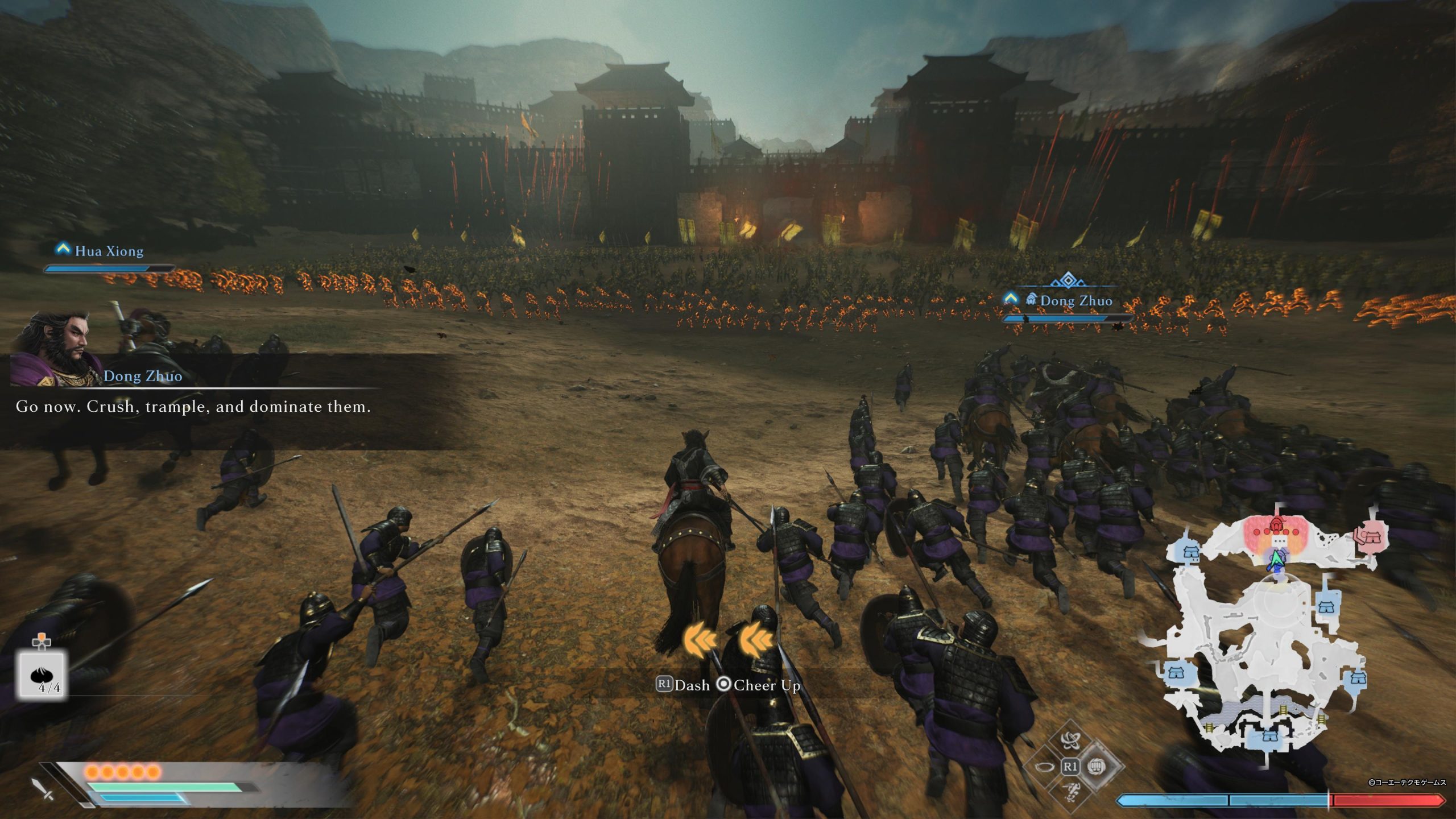Click the red enemy base marker on minimap
The height and width of the screenshot is (819, 1456).
tap(1372, 536)
